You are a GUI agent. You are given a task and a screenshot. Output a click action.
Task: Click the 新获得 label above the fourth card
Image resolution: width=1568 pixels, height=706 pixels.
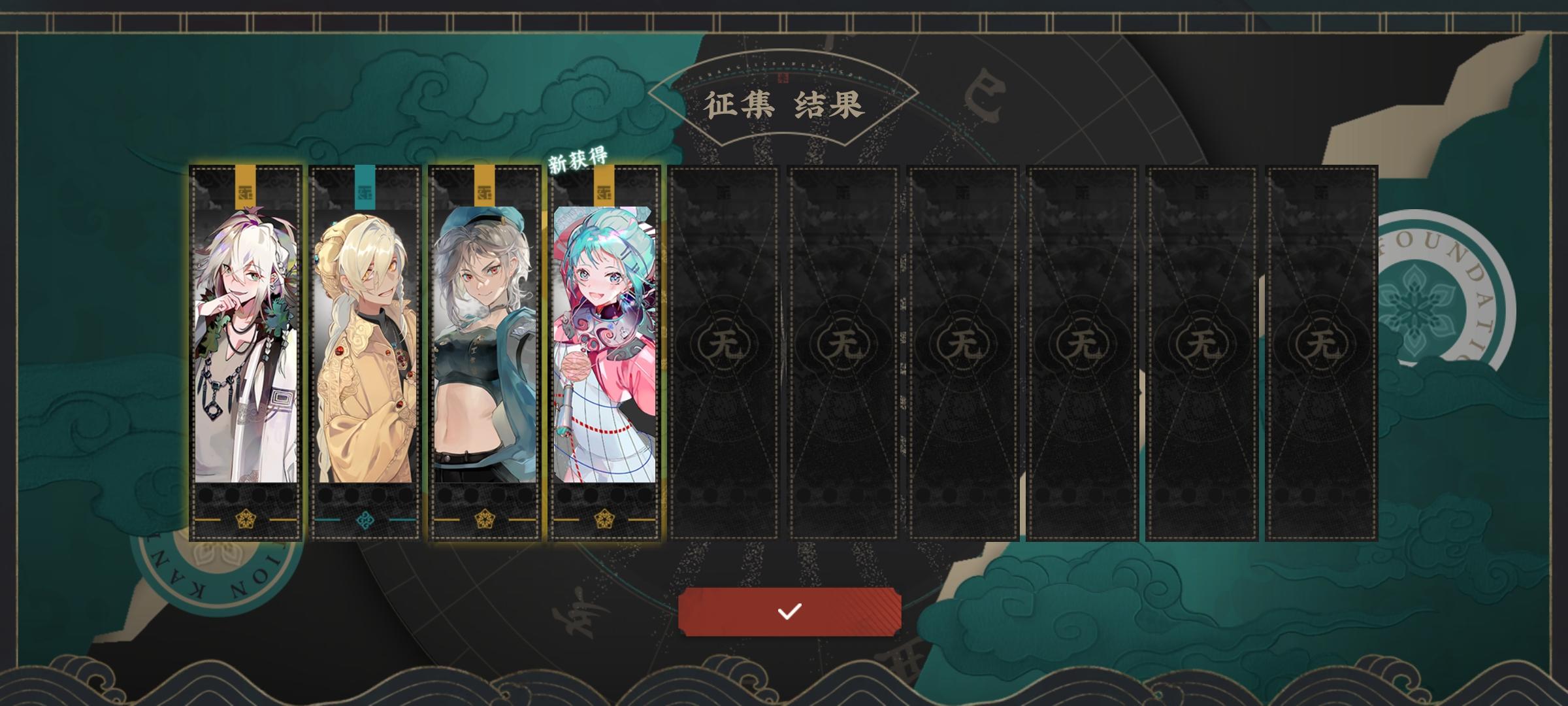click(x=578, y=159)
